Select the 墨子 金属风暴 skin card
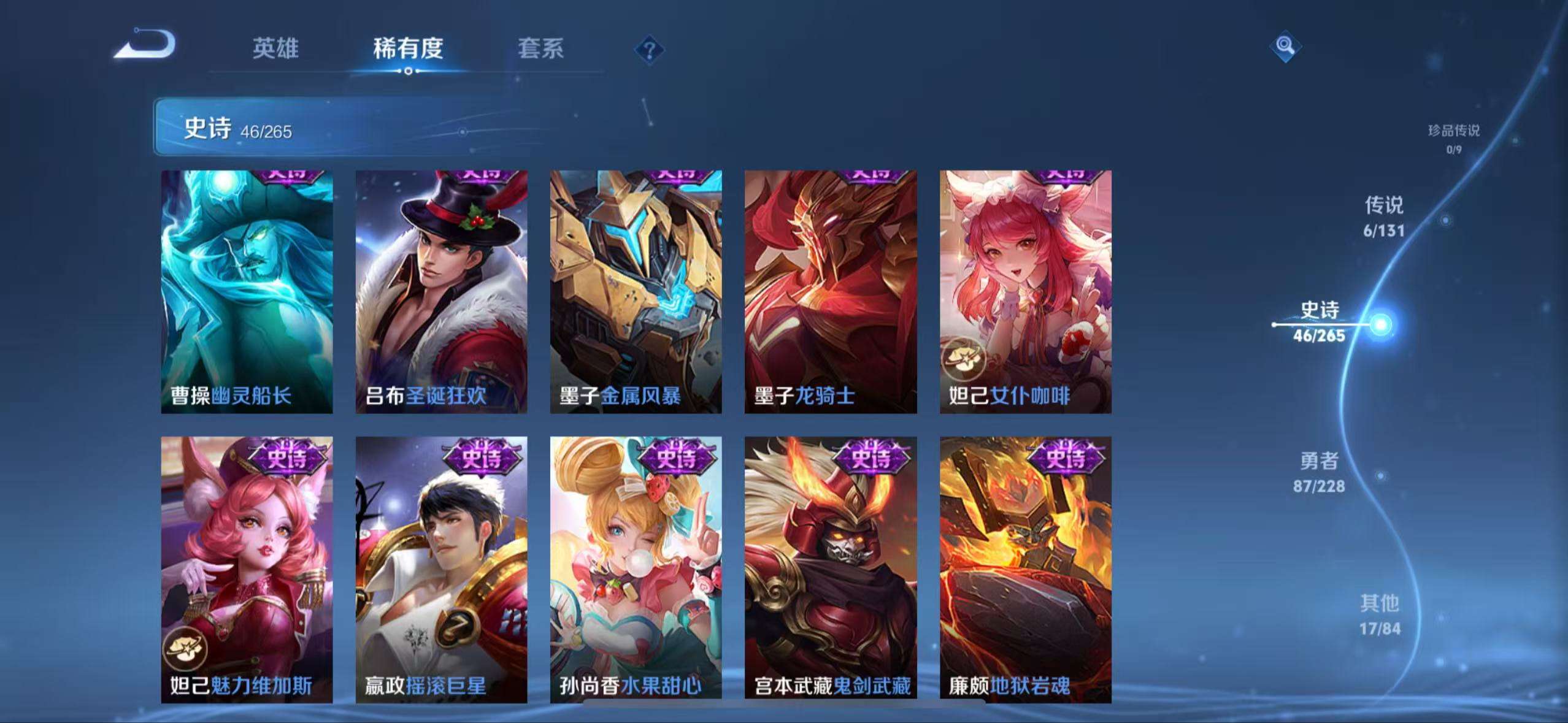Viewport: 1568px width, 723px height. 636,291
